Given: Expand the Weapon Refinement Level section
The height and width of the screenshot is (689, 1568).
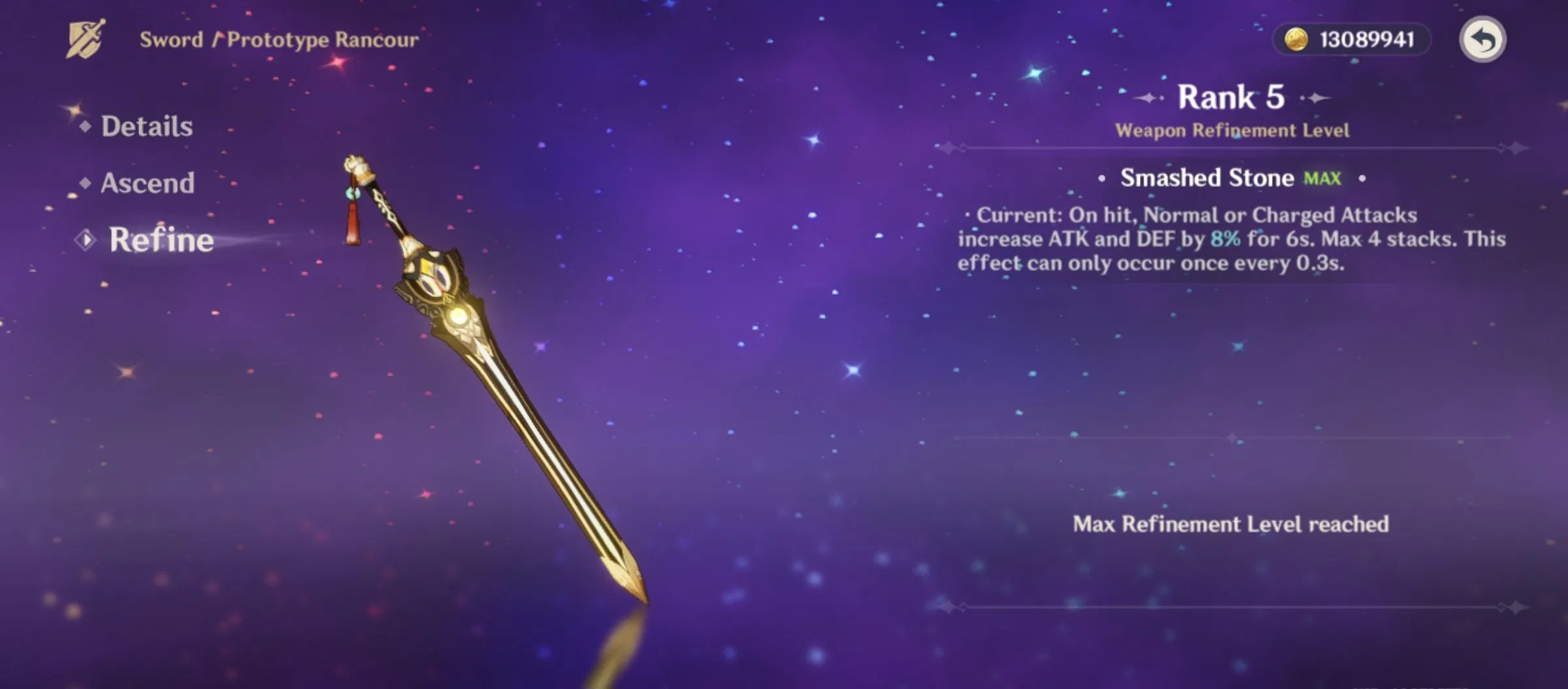Looking at the screenshot, I should 1232,129.
